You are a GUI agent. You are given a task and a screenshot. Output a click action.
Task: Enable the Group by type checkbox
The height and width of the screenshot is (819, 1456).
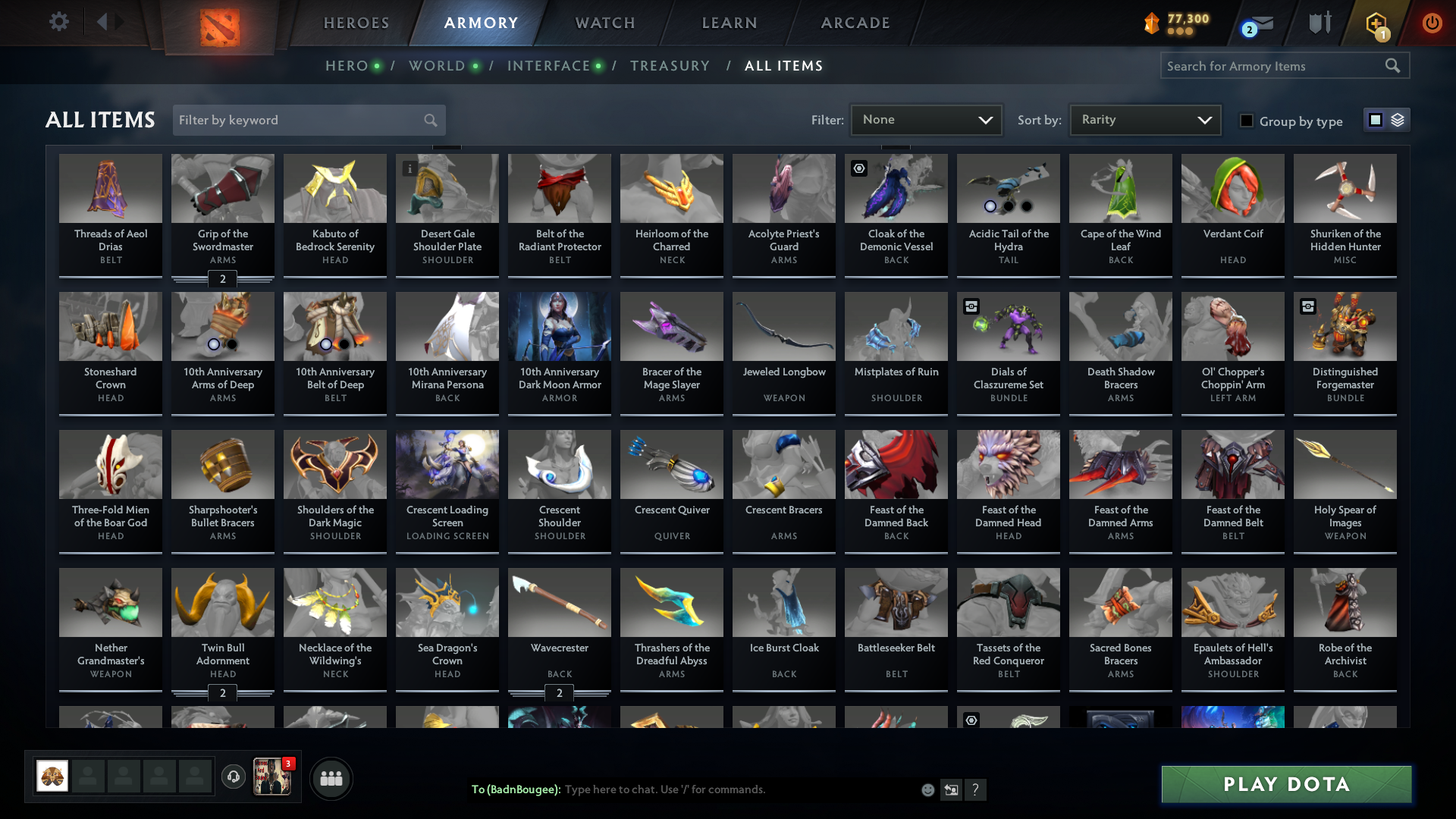pyautogui.click(x=1246, y=121)
